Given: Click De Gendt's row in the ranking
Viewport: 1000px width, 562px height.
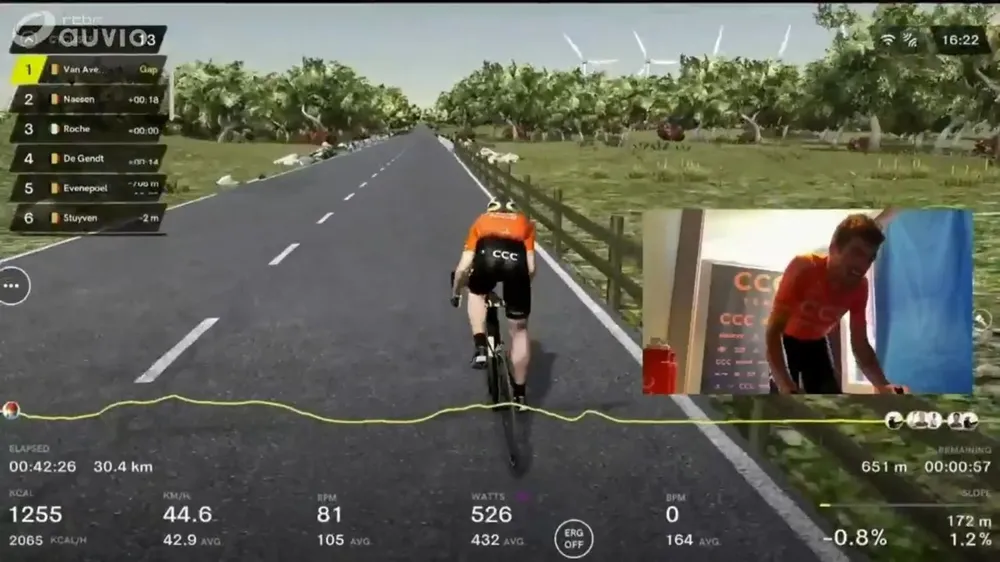Looking at the screenshot, I should click(88, 158).
